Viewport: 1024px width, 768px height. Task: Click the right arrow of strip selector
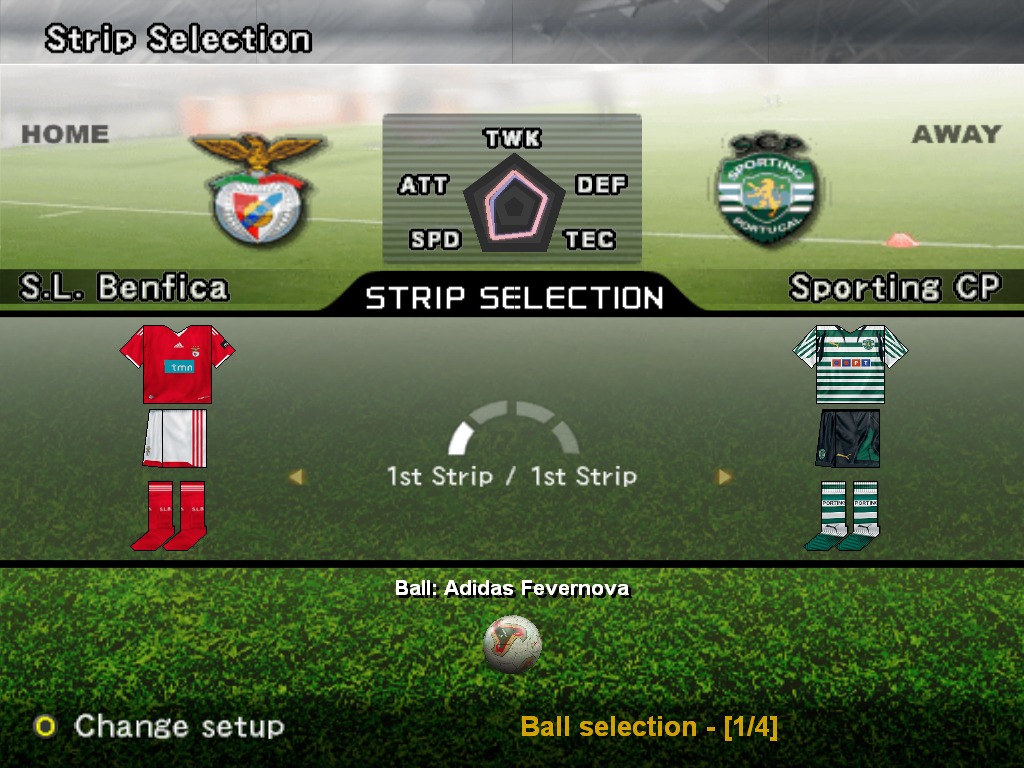tap(724, 477)
